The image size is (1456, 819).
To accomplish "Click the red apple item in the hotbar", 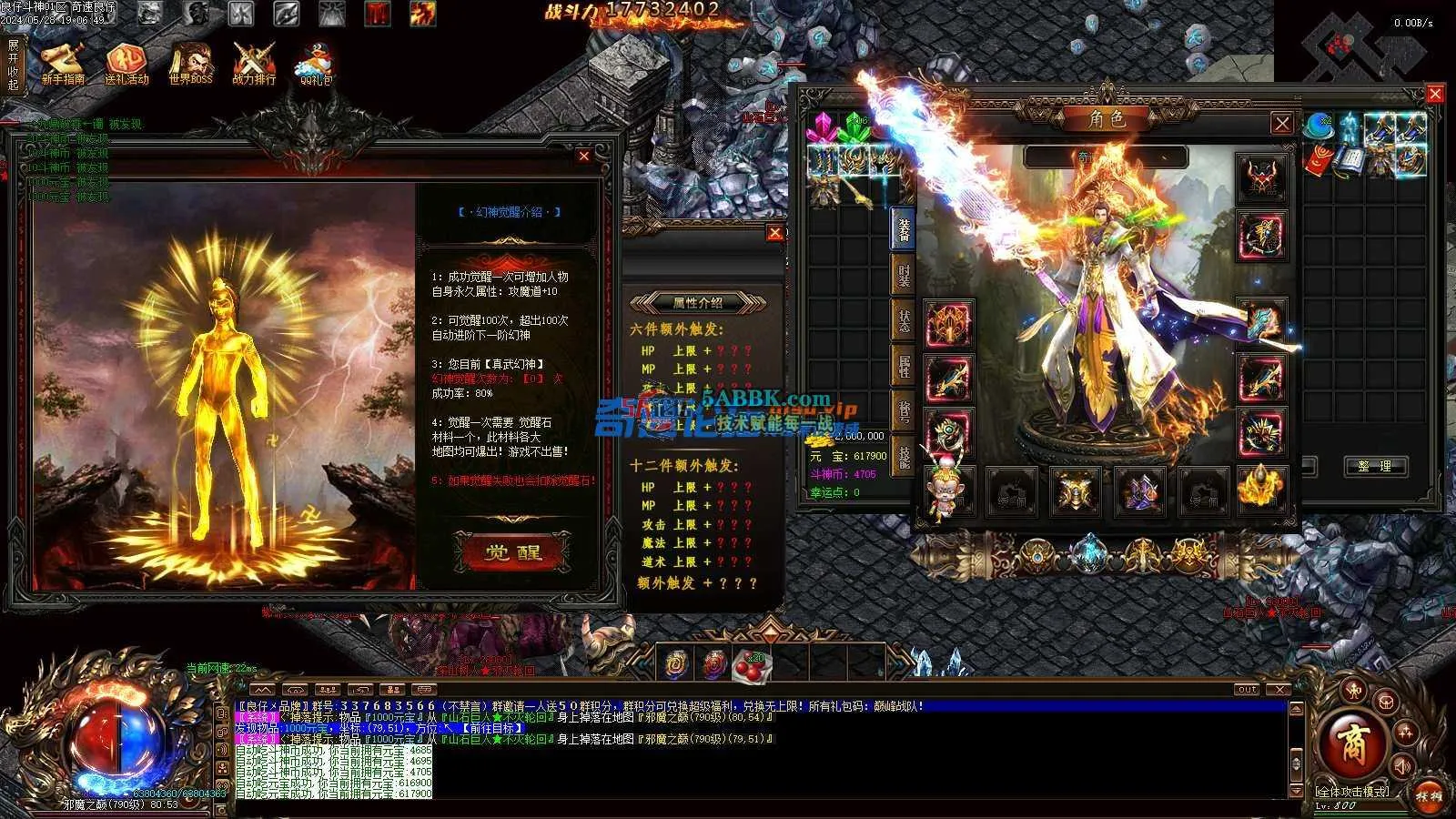I will (x=751, y=665).
